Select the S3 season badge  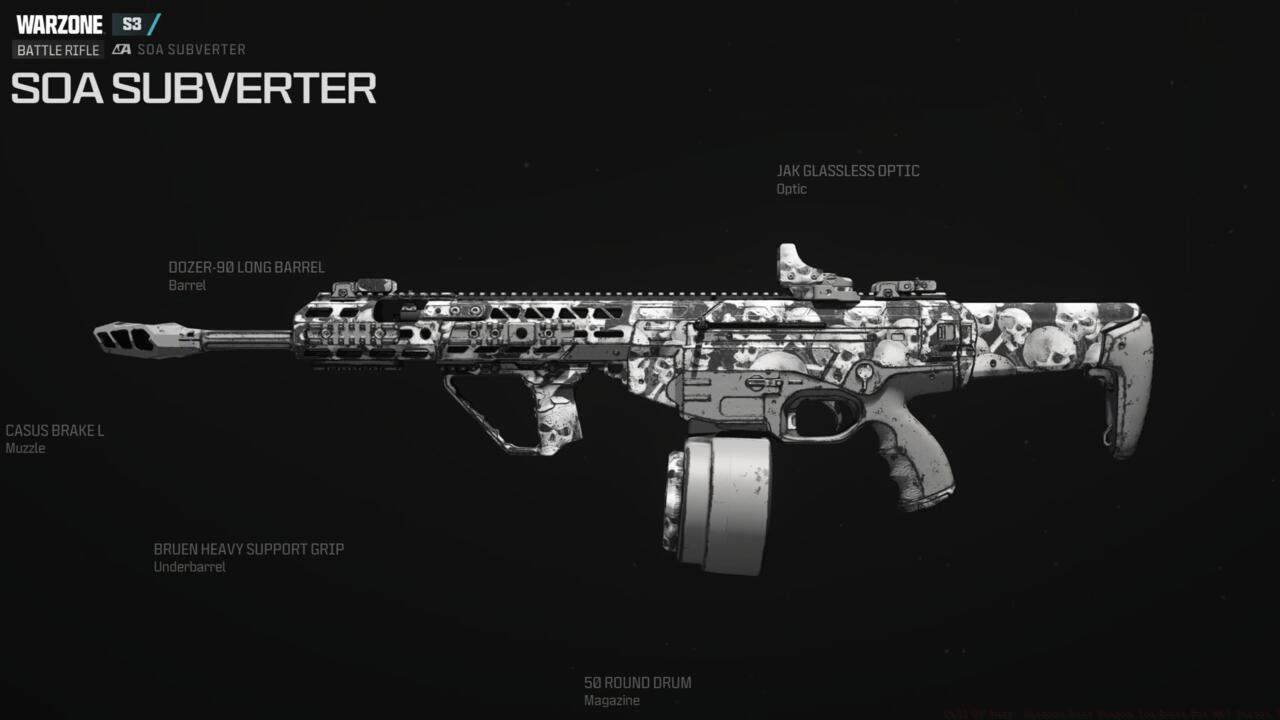[x=128, y=24]
